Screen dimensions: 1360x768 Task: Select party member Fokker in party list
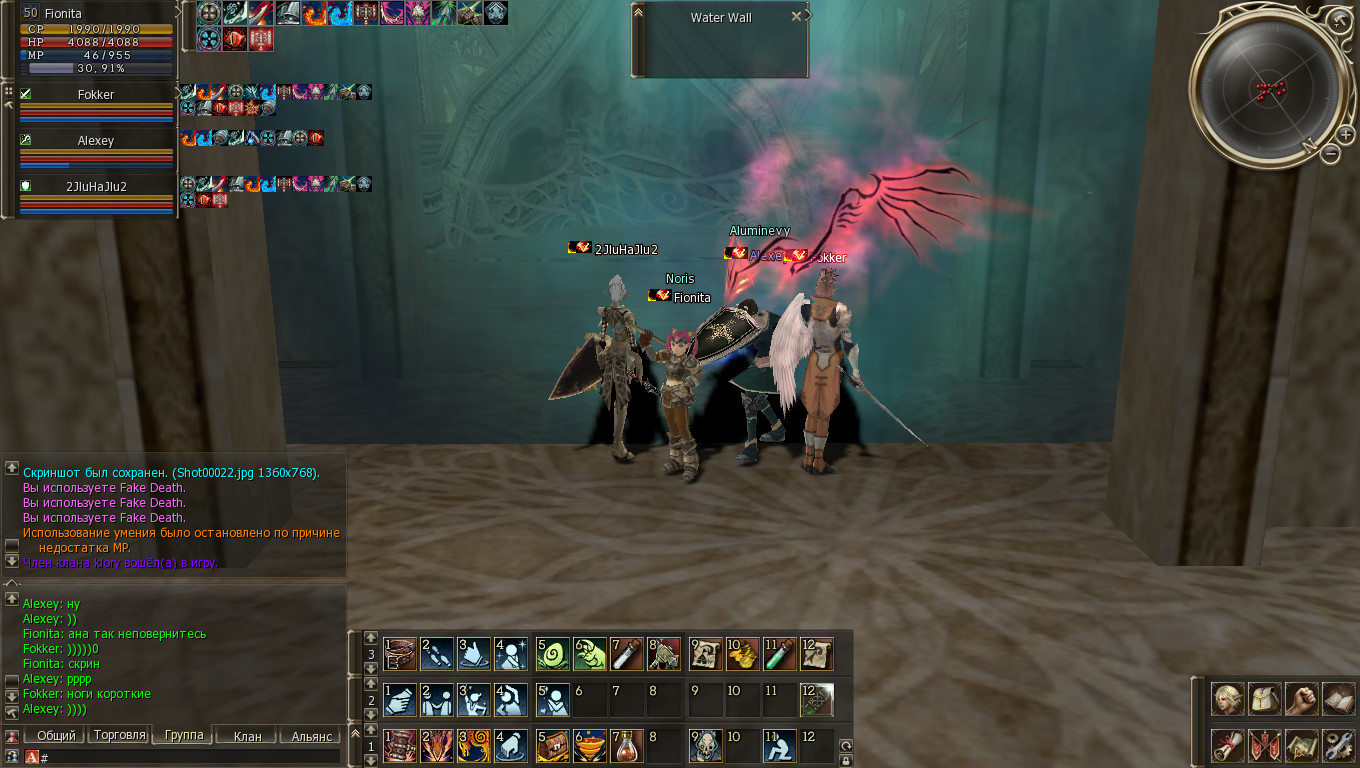96,95
